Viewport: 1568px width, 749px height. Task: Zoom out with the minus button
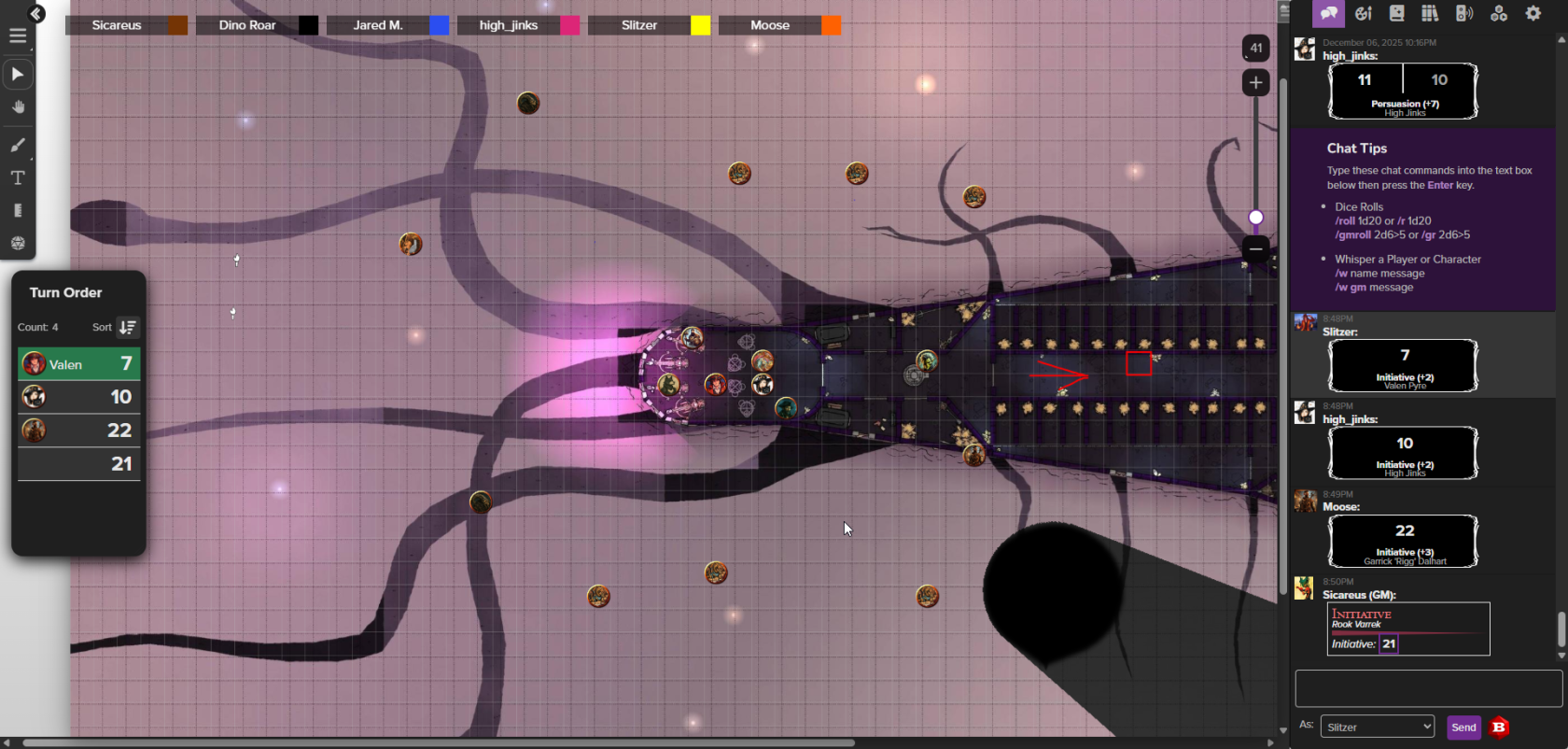1255,248
